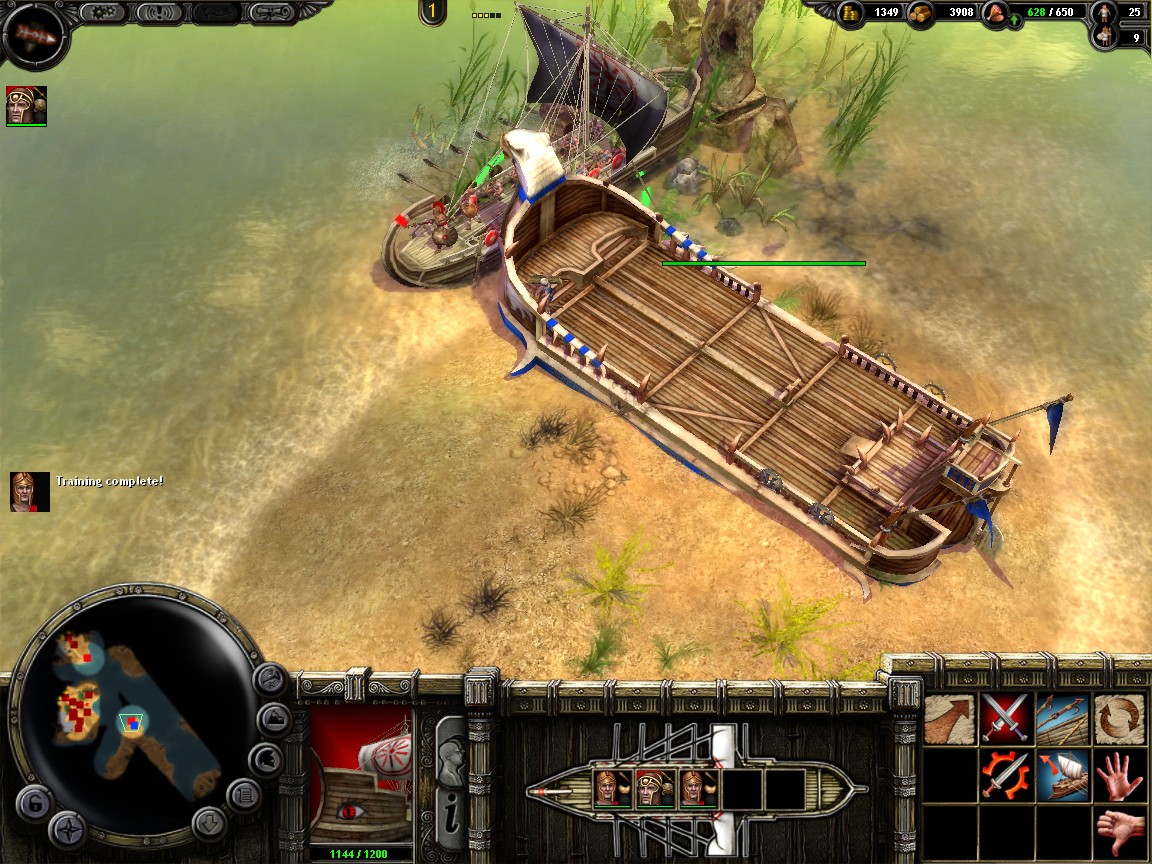
Task: Activate the move arrow command
Action: pos(948,718)
